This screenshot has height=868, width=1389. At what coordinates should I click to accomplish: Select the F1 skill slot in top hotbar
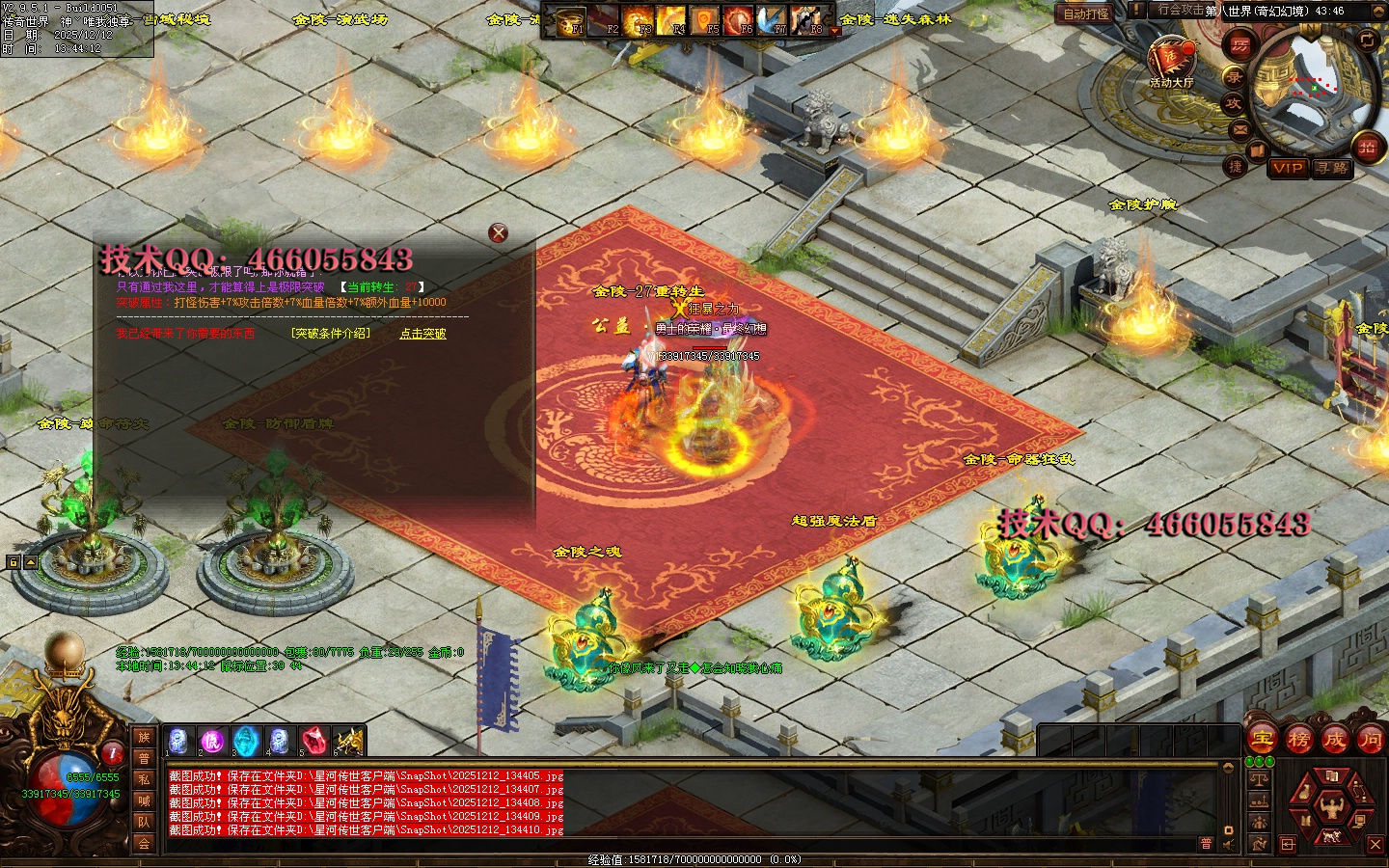(x=572, y=19)
